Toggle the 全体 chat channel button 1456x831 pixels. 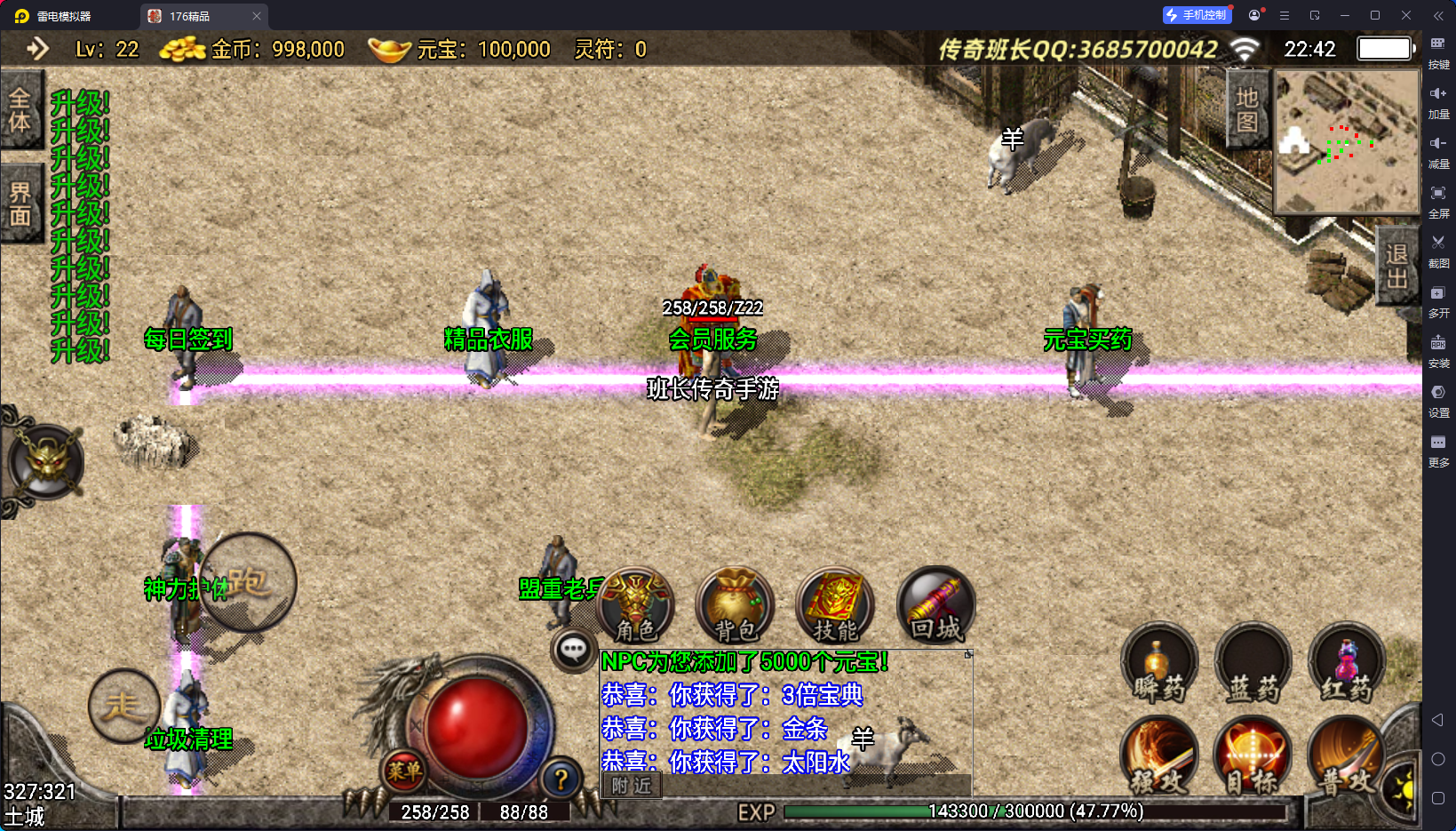(20, 110)
